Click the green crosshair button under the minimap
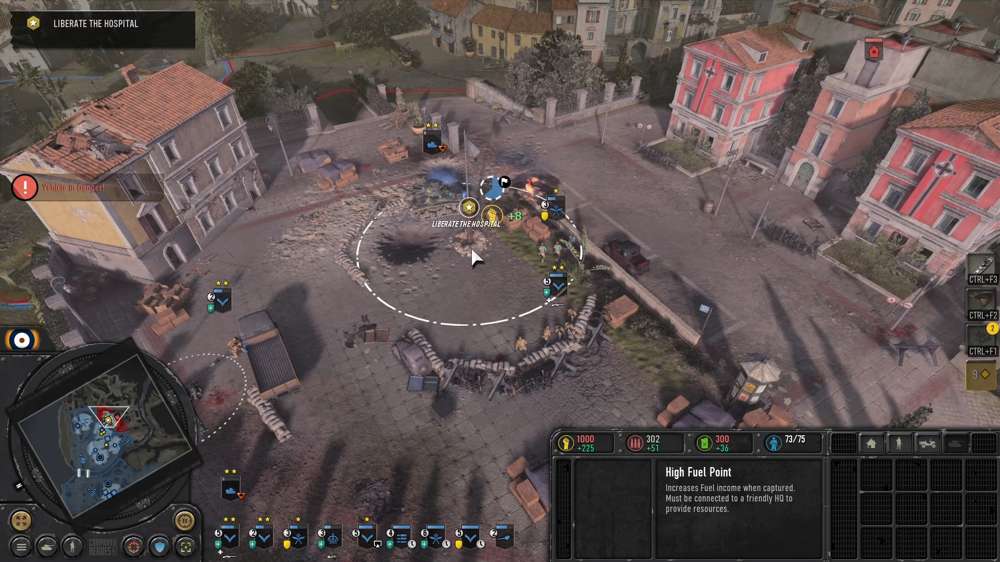The height and width of the screenshot is (562, 1000). point(184,547)
